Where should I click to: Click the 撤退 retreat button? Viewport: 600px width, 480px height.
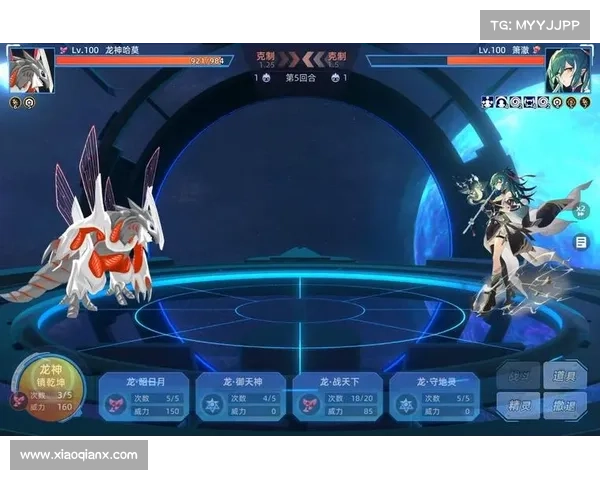pyautogui.click(x=566, y=406)
